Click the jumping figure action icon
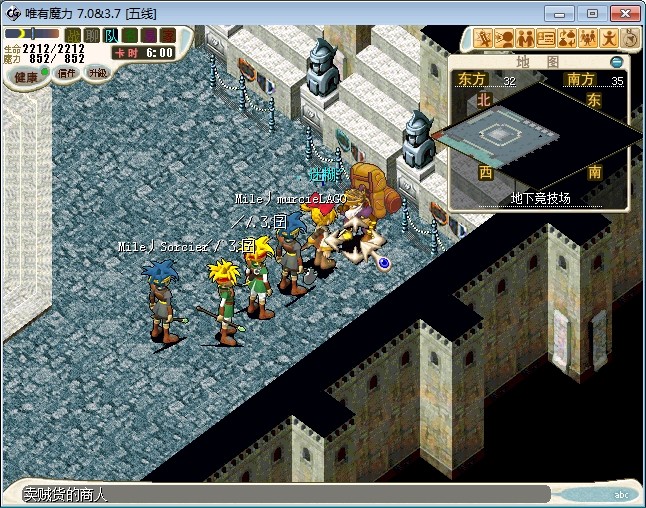Viewport: 646px width, 508px height. [609, 39]
